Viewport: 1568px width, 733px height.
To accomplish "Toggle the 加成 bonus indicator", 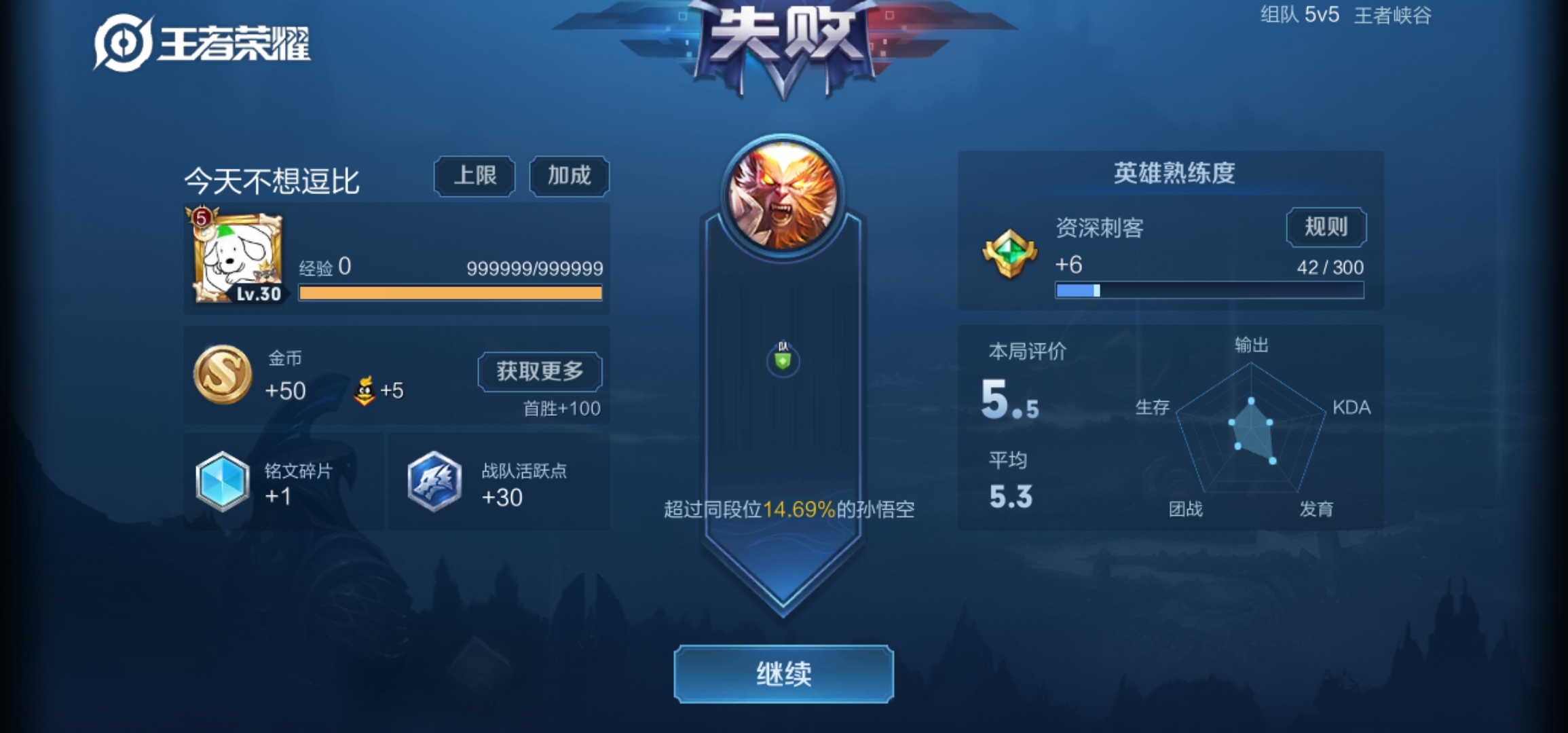I will tap(569, 176).
